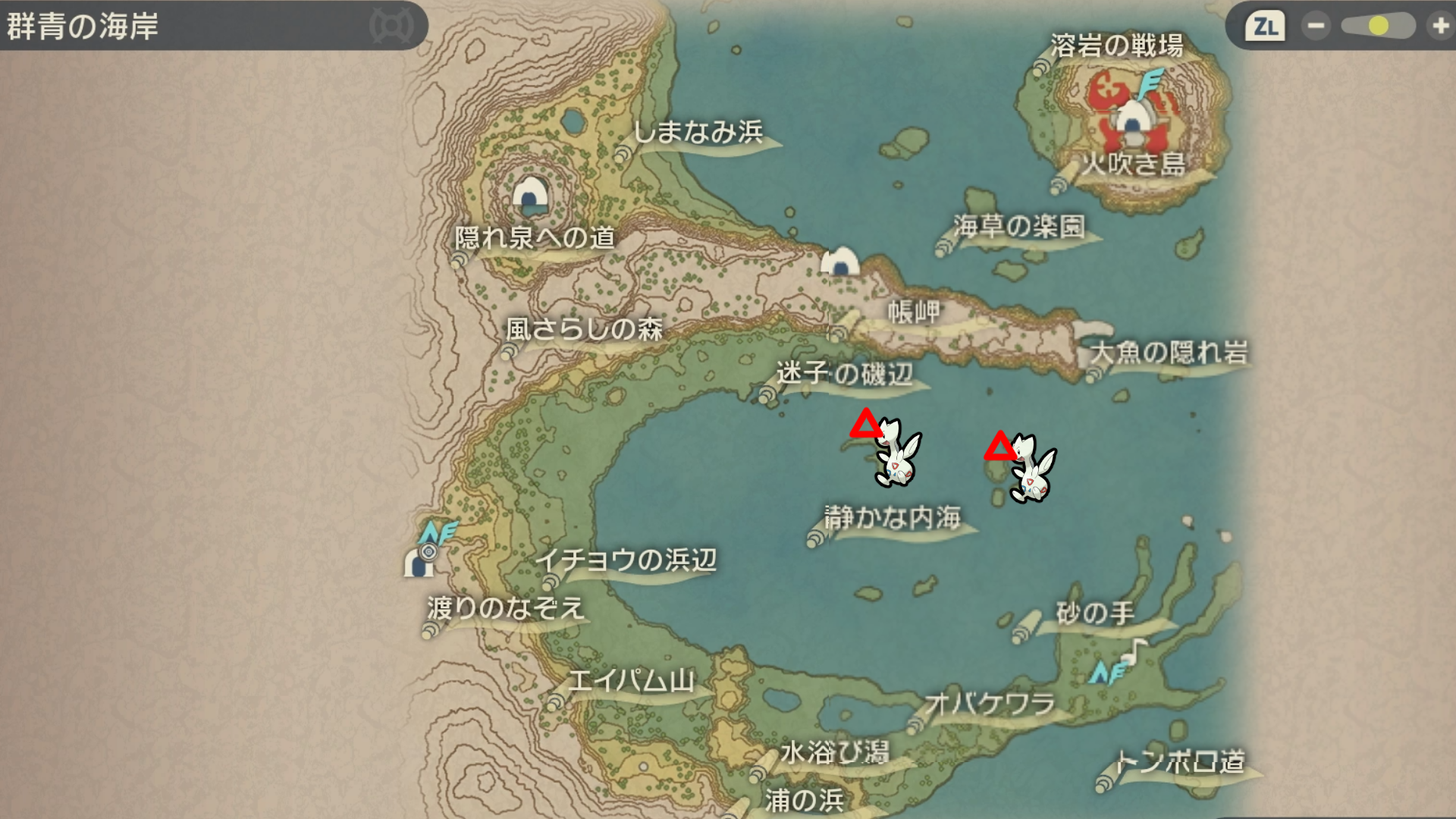Click the エイパム山 location label
Viewport: 1456px width, 819px height.
[630, 680]
